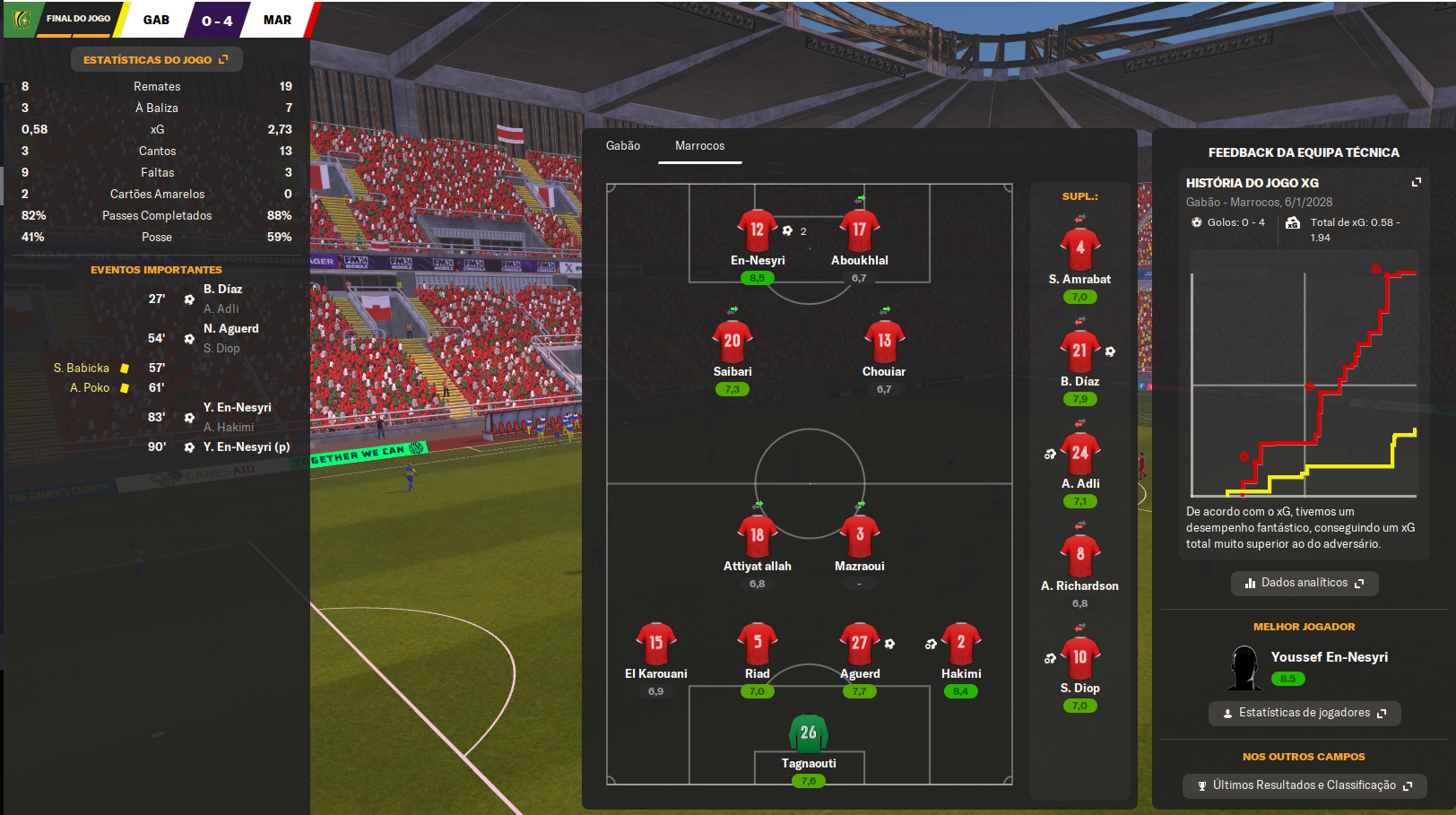Select El Karouani's number 15 shirt
Image resolution: width=1456 pixels, height=815 pixels.
(656, 643)
